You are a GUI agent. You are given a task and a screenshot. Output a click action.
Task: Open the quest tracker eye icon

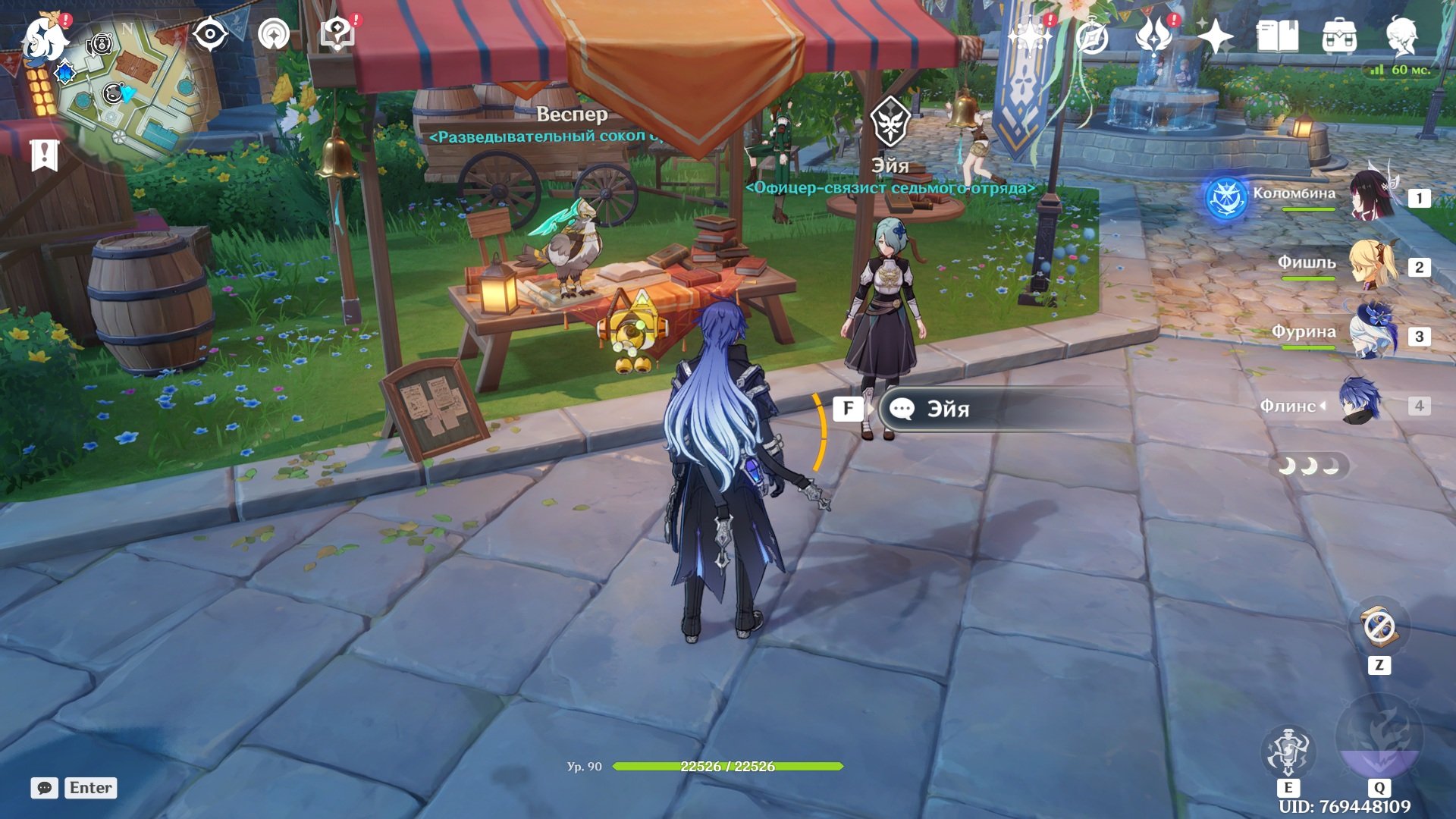coord(210,35)
